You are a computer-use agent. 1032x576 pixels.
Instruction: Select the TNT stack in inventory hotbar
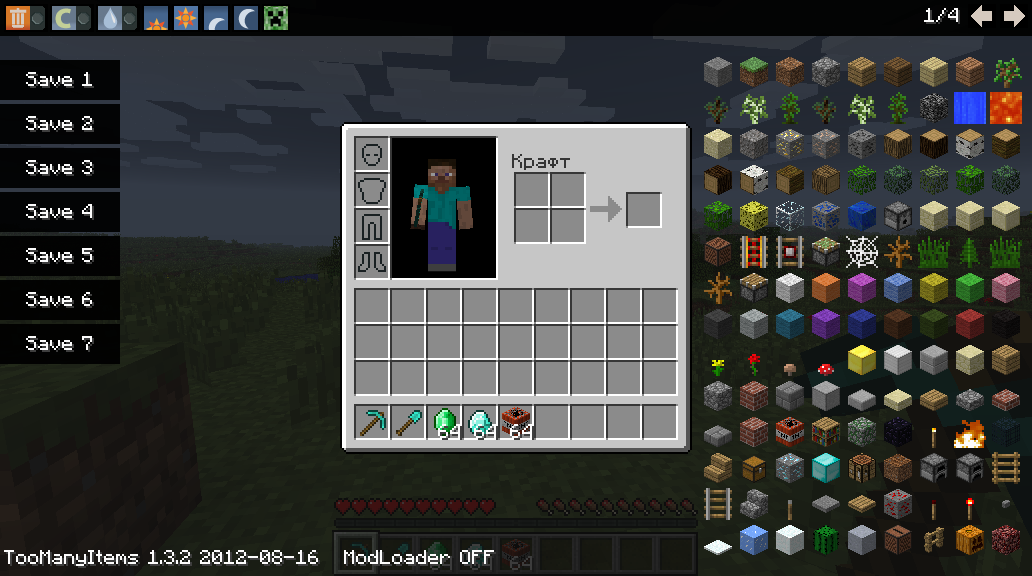tap(516, 422)
